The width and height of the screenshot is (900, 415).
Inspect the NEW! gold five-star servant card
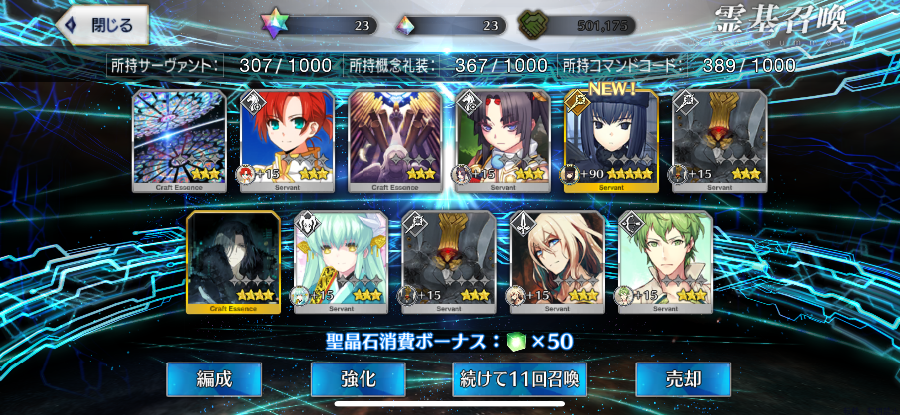(x=611, y=140)
